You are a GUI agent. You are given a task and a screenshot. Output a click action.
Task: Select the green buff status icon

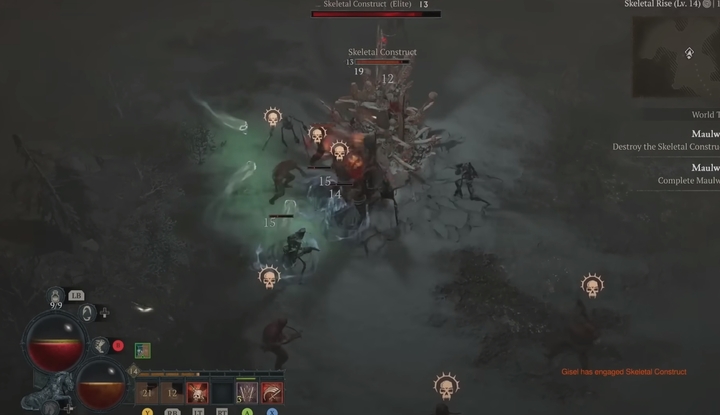click(142, 350)
